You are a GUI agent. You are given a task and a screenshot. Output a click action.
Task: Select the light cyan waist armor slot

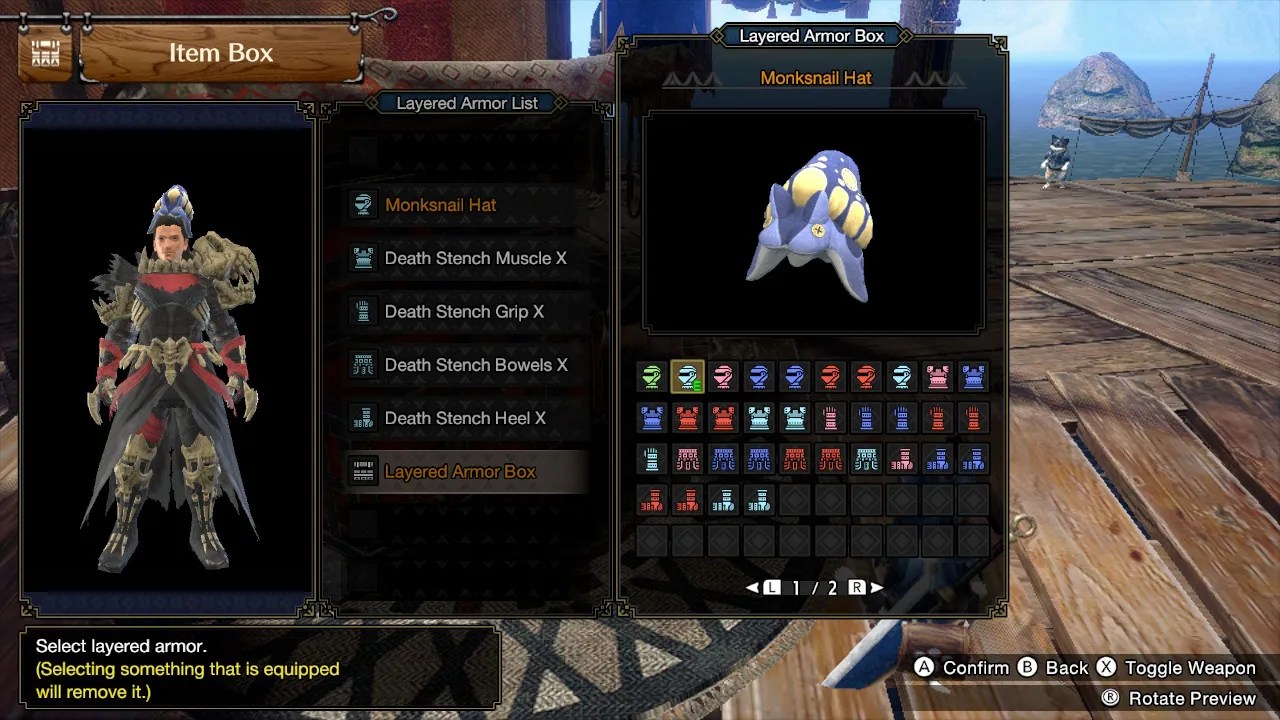866,459
